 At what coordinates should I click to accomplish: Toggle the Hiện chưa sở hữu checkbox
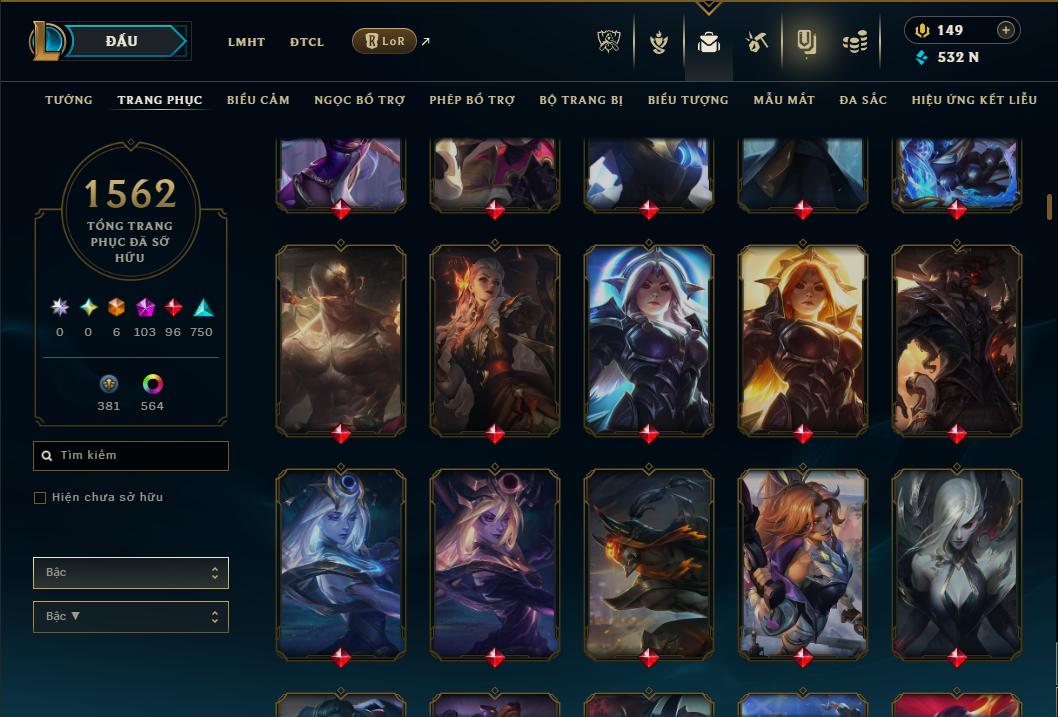[x=40, y=498]
